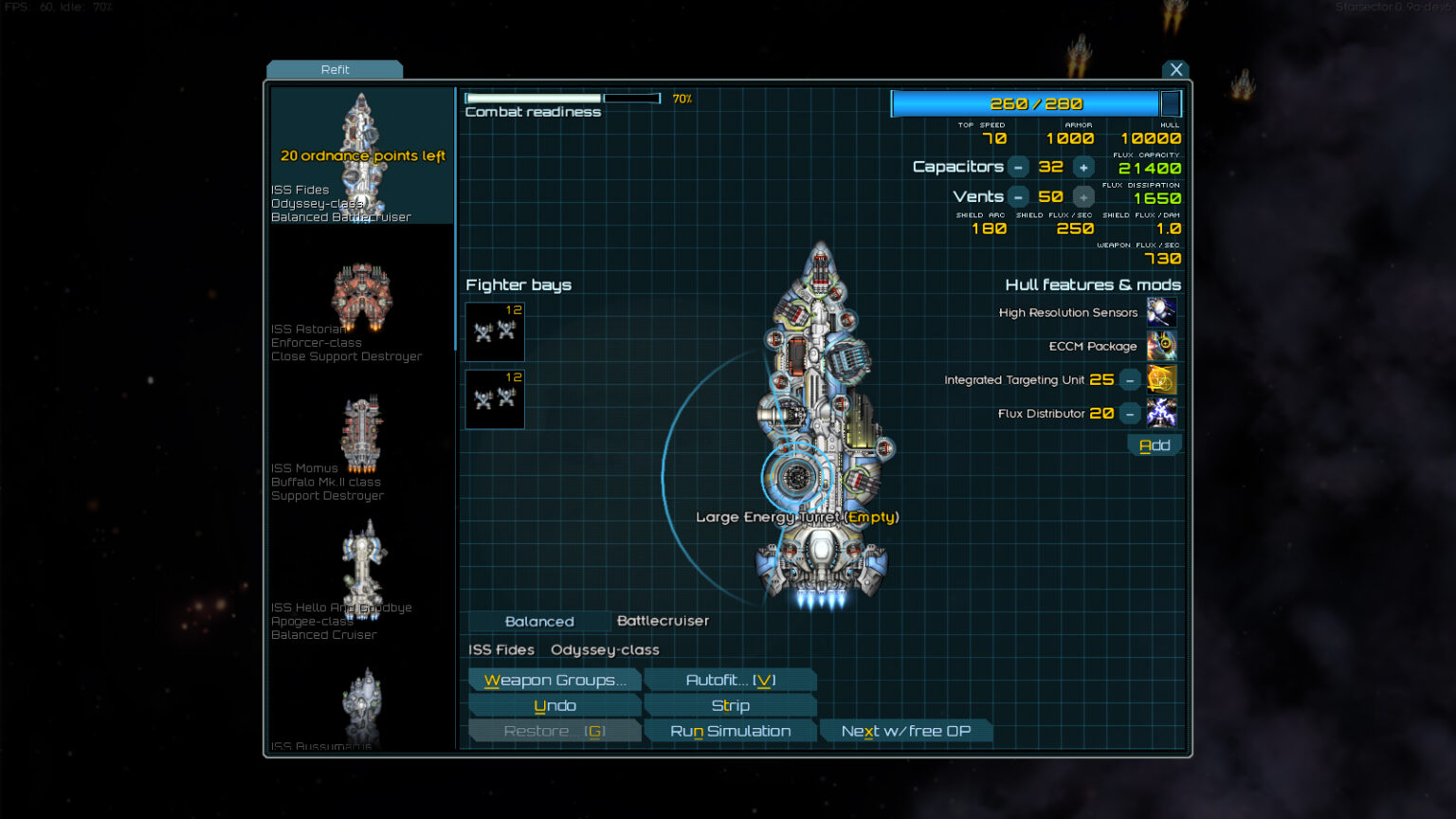Select the first fighter bay wing icon

pyautogui.click(x=494, y=332)
